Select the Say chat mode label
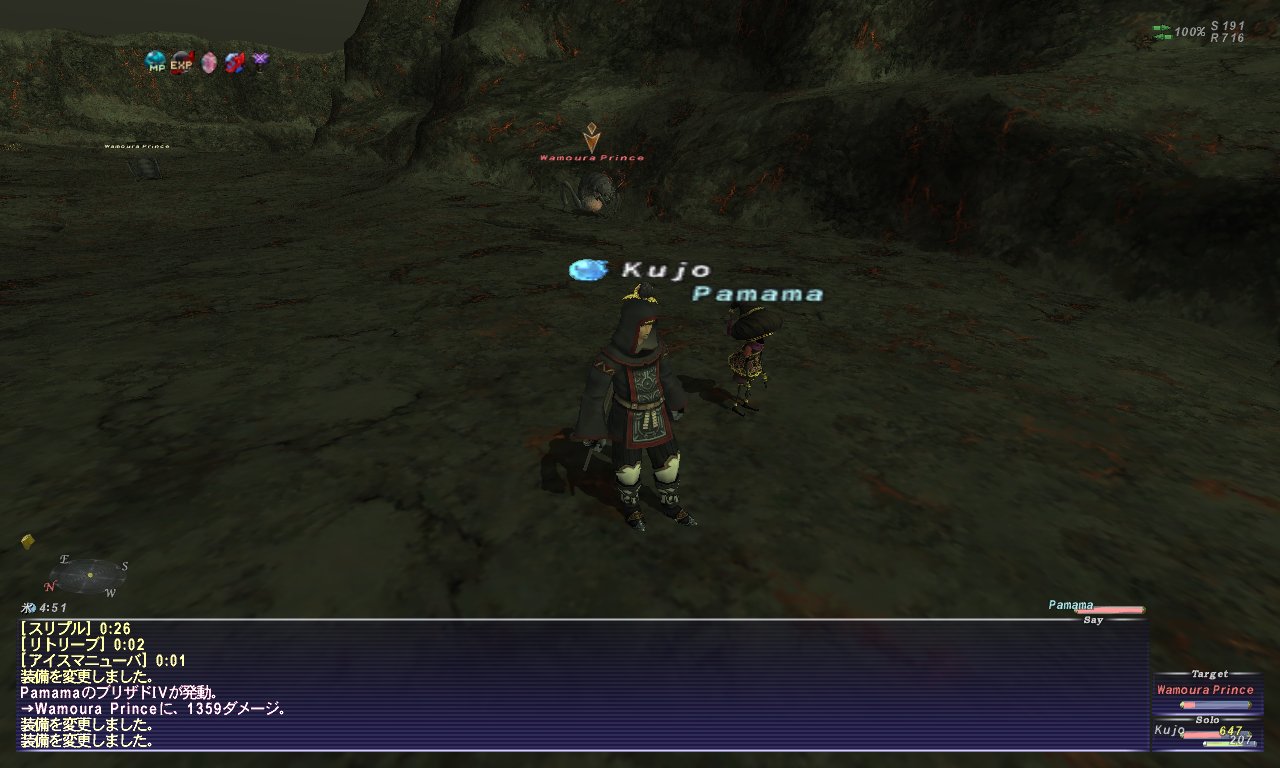The image size is (1280, 768). 1093,620
